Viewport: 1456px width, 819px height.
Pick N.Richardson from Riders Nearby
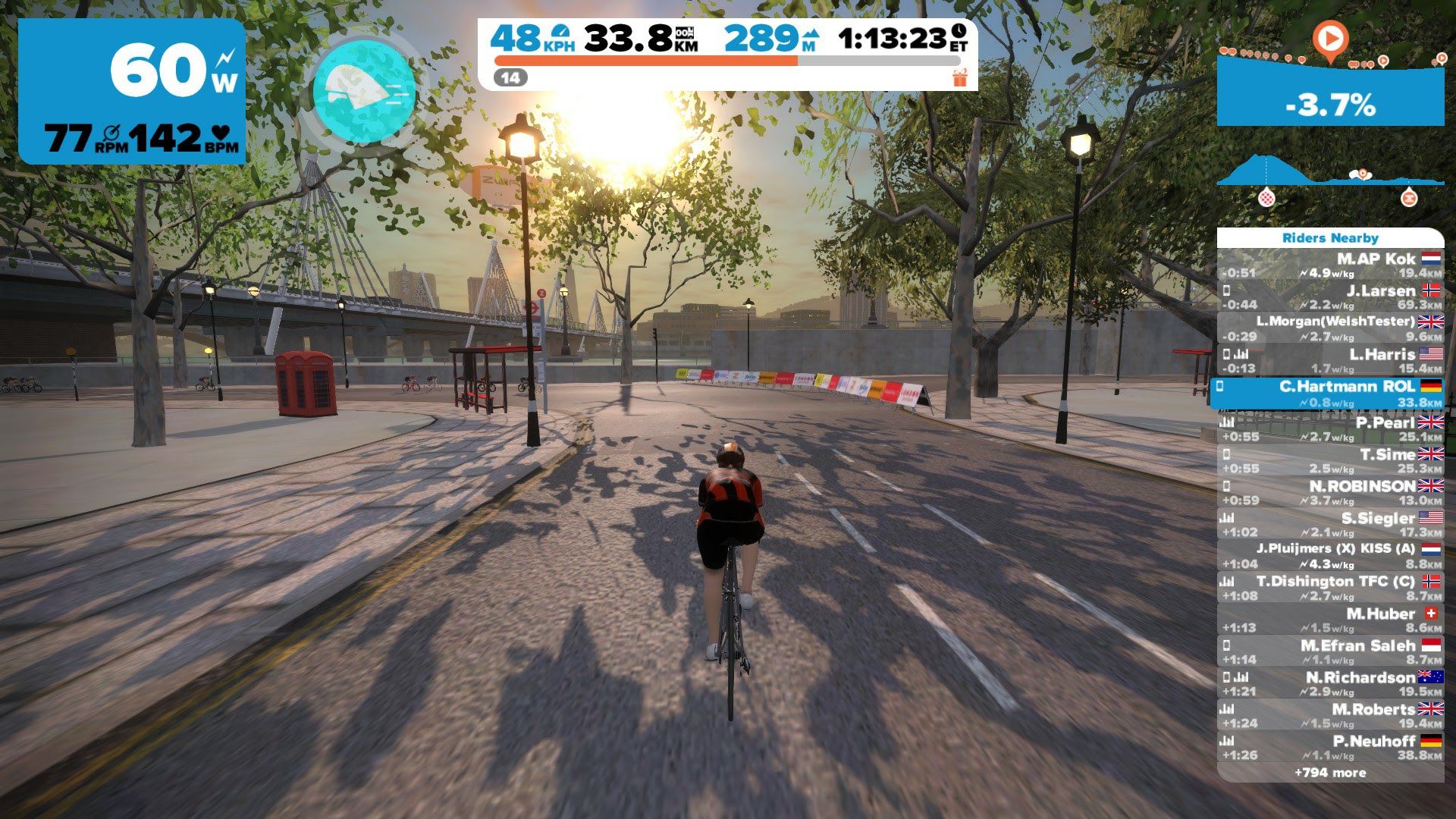point(1330,684)
